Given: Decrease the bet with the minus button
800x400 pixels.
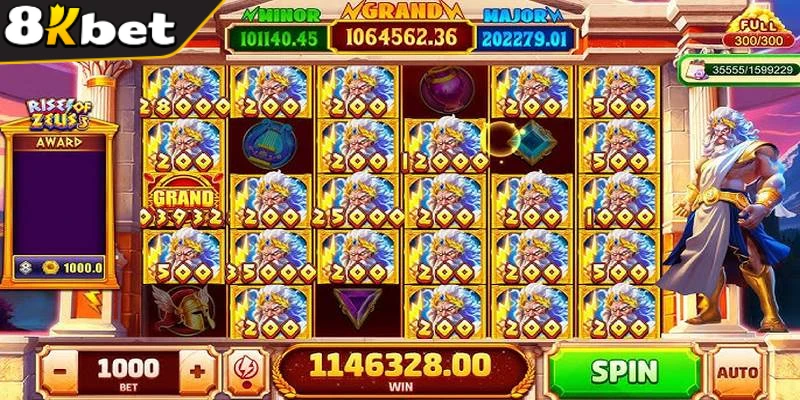Looking at the screenshot, I should (61, 370).
